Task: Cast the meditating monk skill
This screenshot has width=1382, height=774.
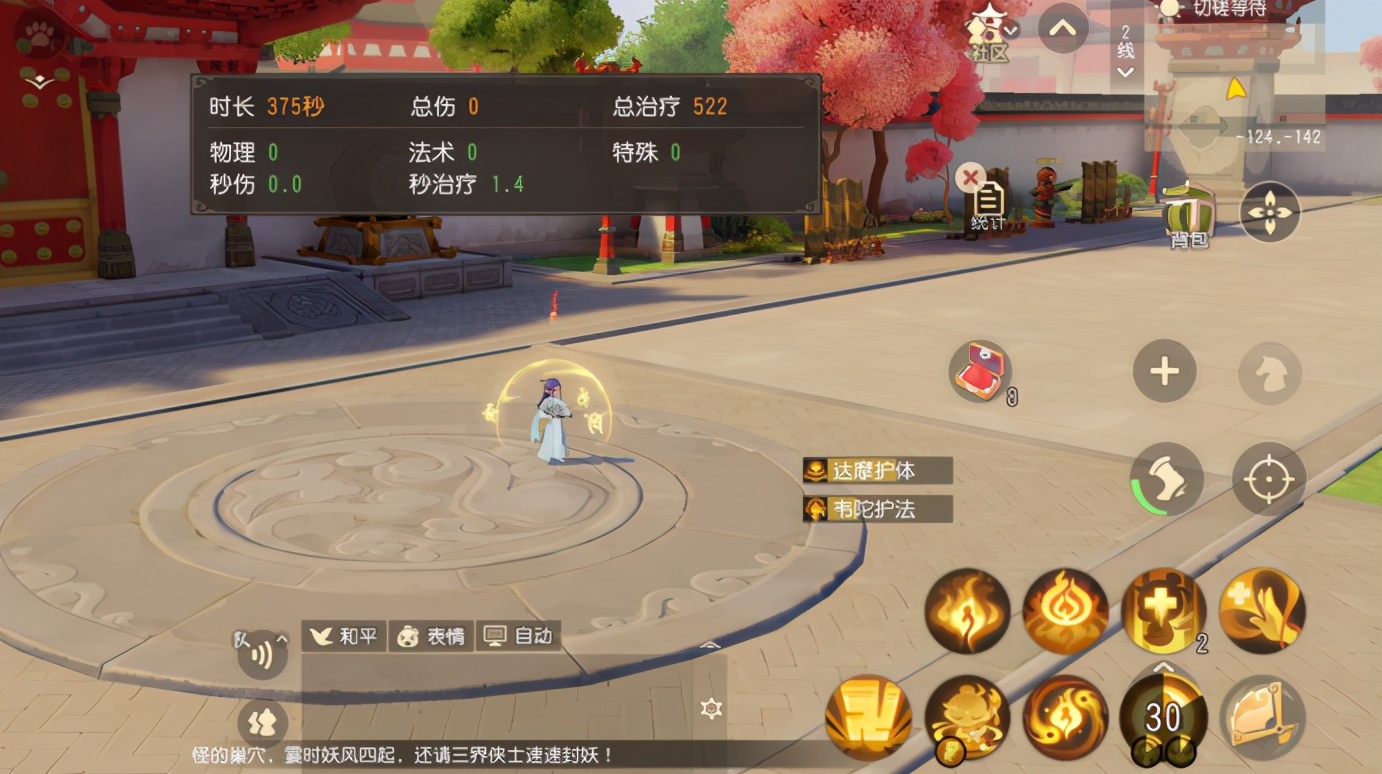Action: [965, 716]
